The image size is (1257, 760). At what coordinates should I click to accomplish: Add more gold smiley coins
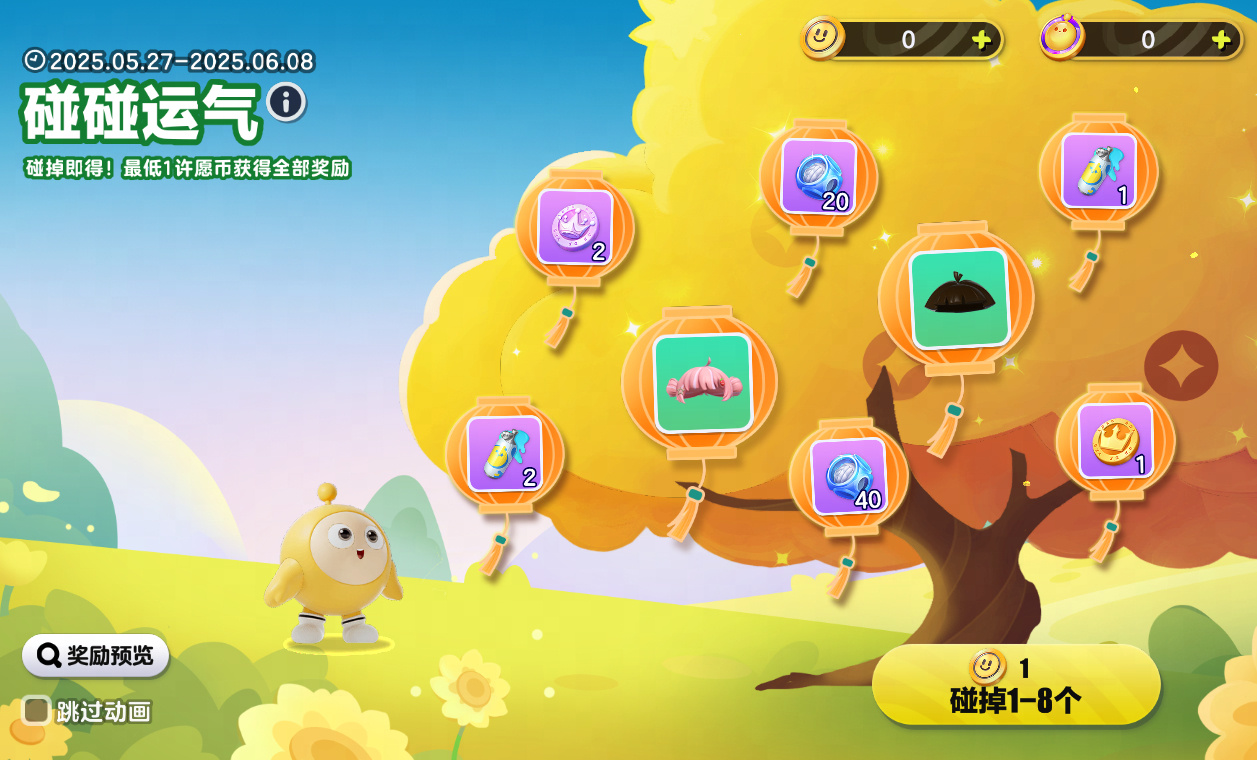click(x=982, y=40)
